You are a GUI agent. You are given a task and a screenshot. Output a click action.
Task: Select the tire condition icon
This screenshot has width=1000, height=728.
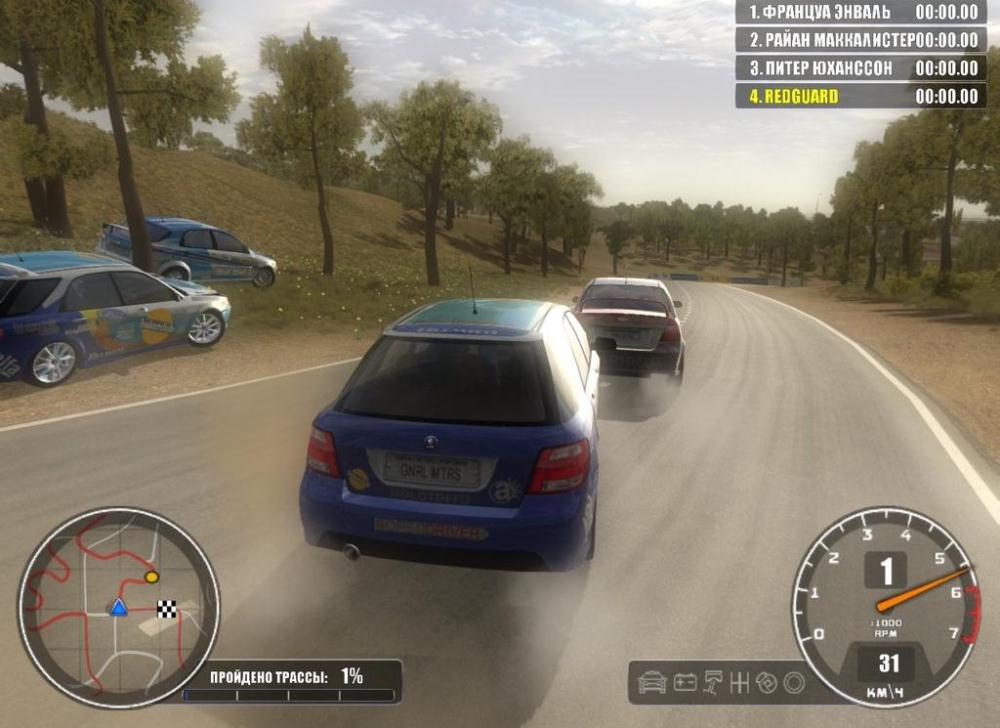tap(794, 682)
